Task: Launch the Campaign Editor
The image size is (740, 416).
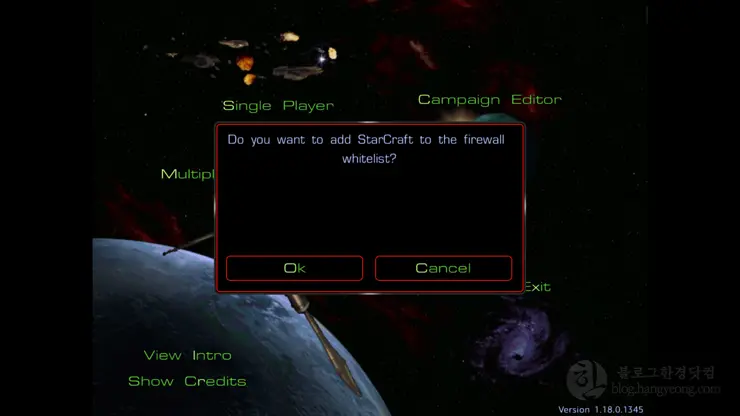Action: (x=489, y=99)
